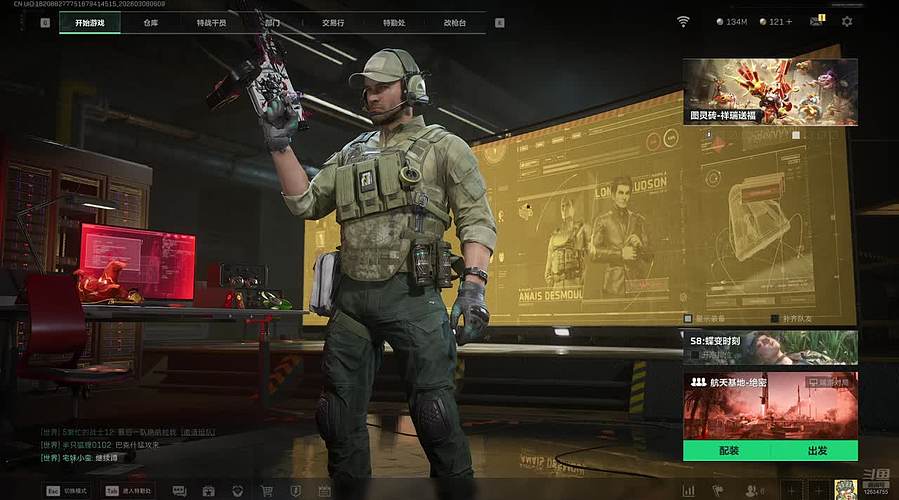The height and width of the screenshot is (500, 899).
Task: Open the shopping cart icon
Action: click(x=267, y=491)
